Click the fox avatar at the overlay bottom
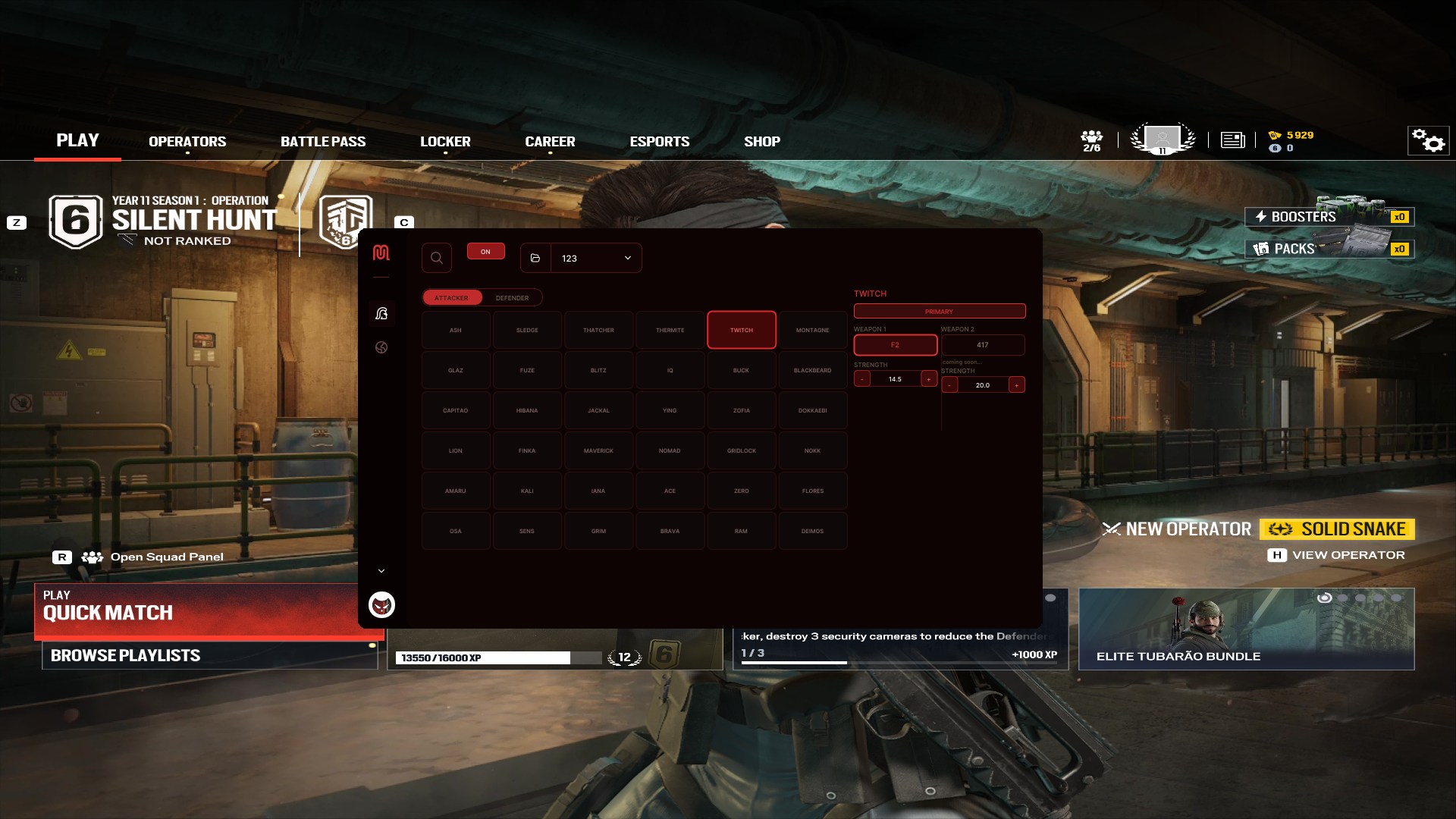The image size is (1456, 819). [381, 606]
